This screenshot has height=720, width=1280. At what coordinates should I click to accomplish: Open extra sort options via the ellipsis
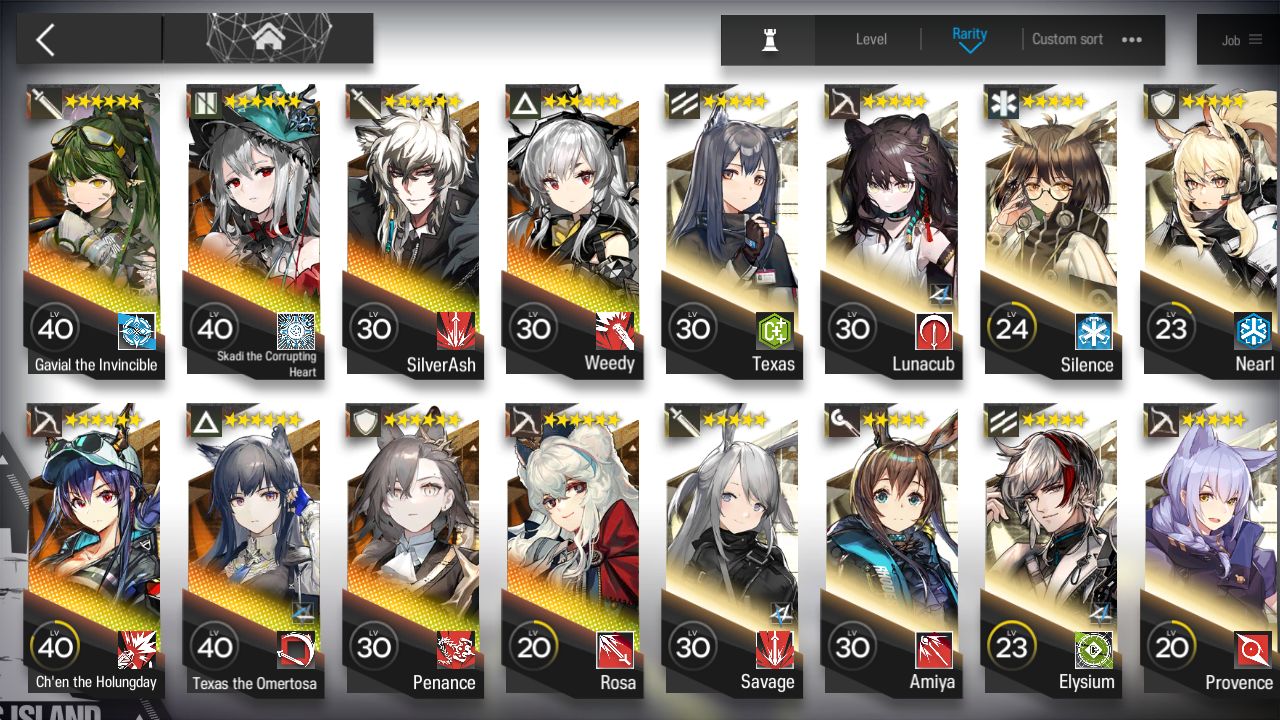pyautogui.click(x=1132, y=40)
